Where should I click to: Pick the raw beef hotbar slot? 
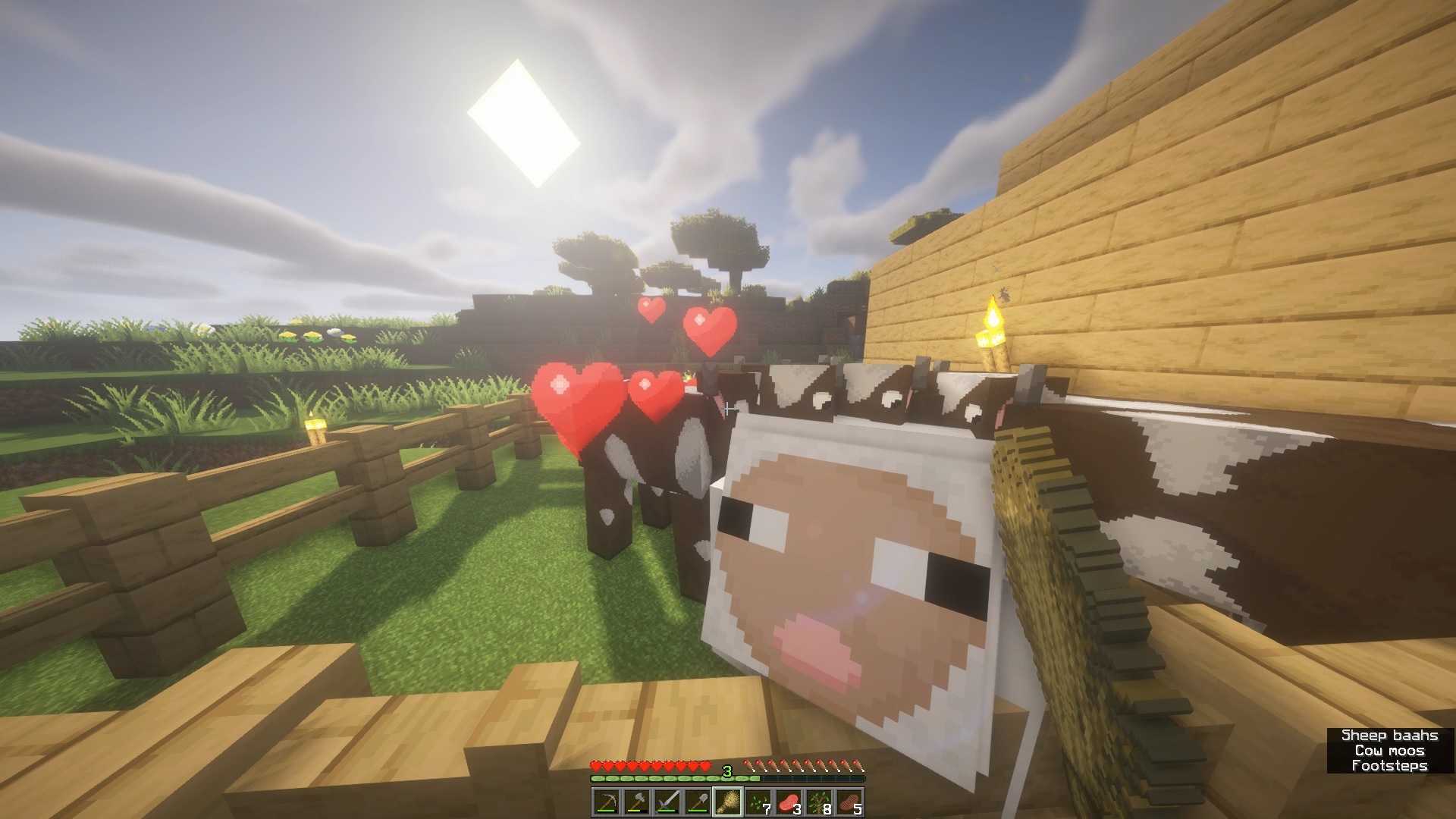tap(790, 801)
